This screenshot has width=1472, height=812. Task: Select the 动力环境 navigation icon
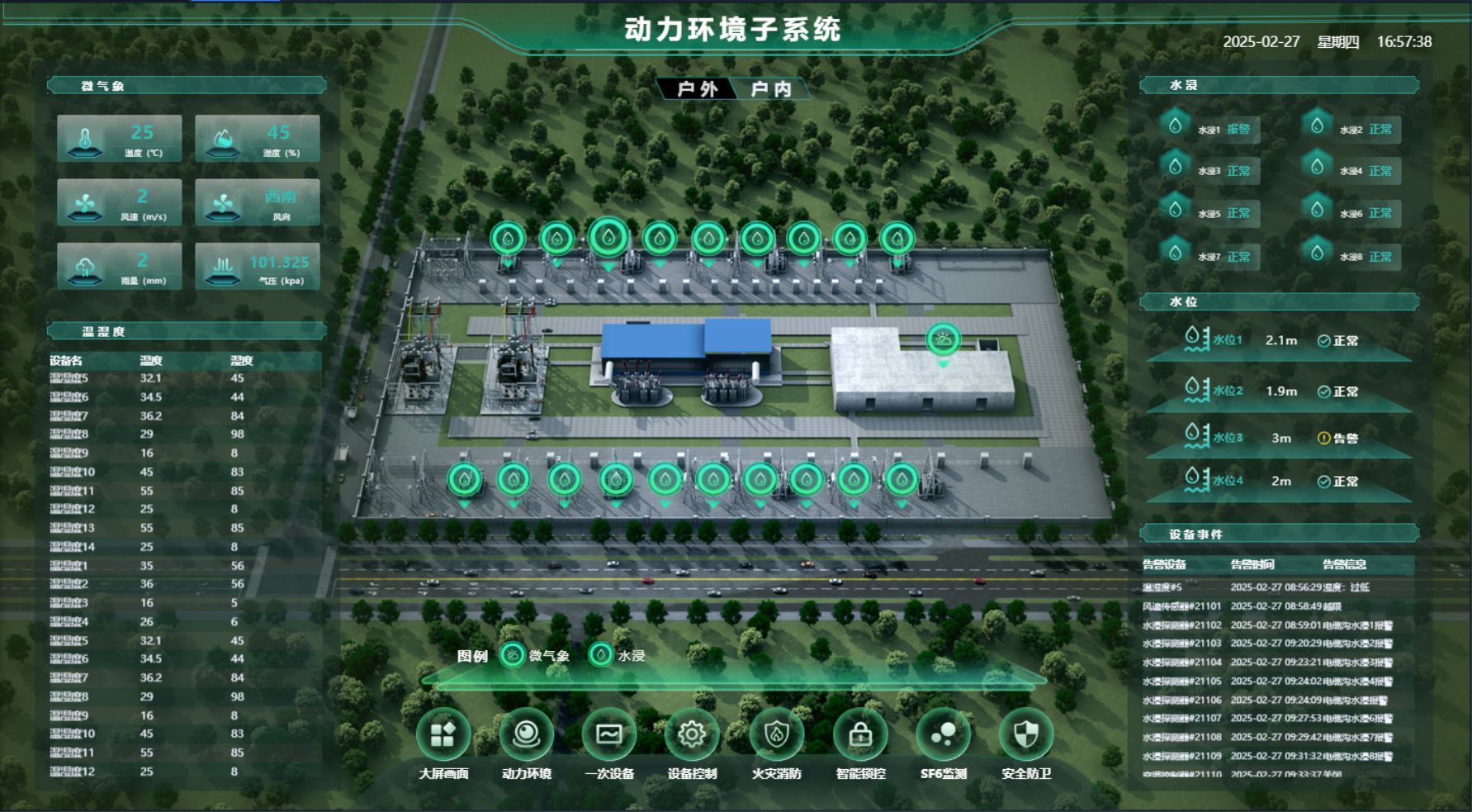click(x=526, y=734)
